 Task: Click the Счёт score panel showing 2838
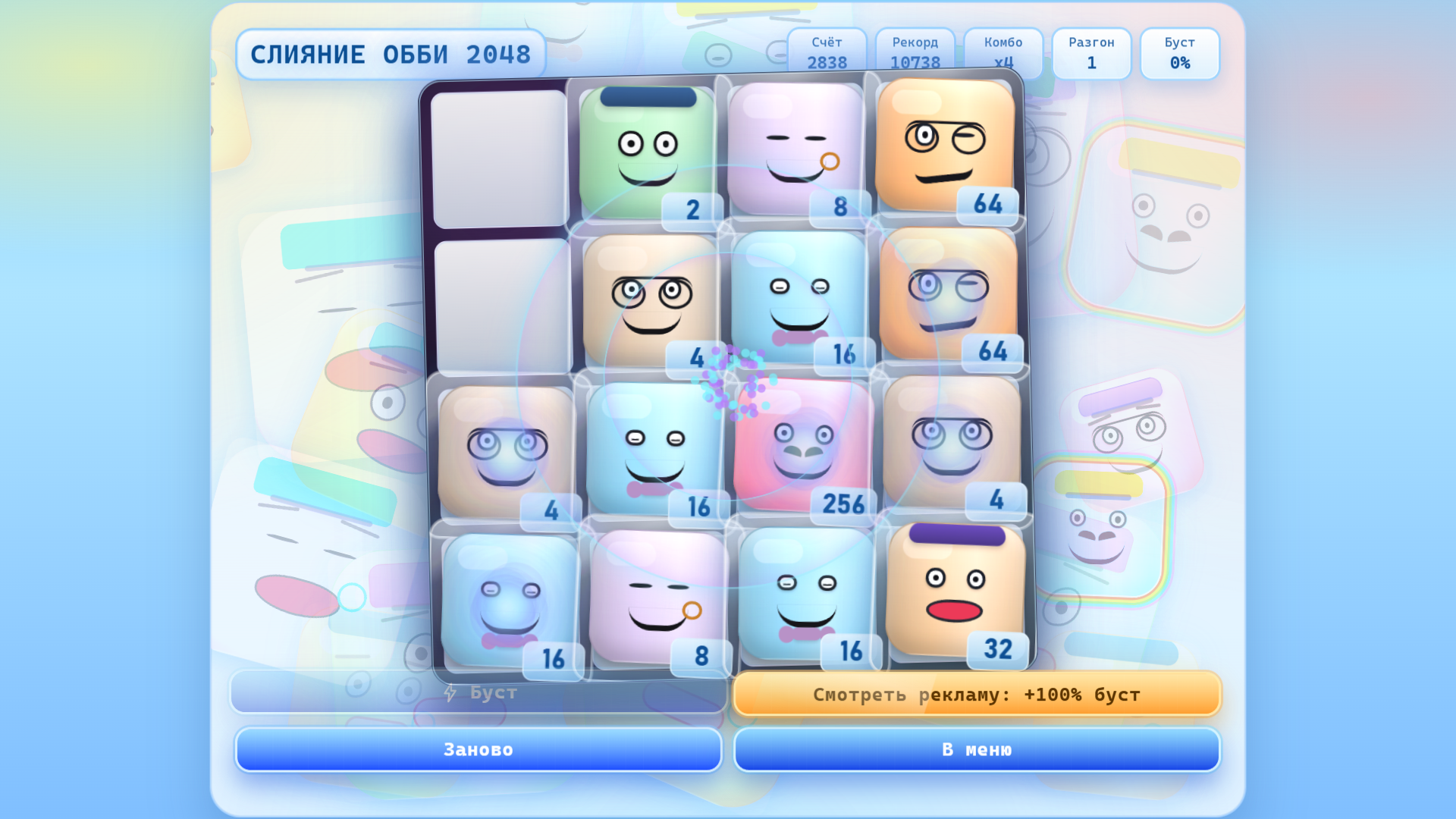(827, 53)
